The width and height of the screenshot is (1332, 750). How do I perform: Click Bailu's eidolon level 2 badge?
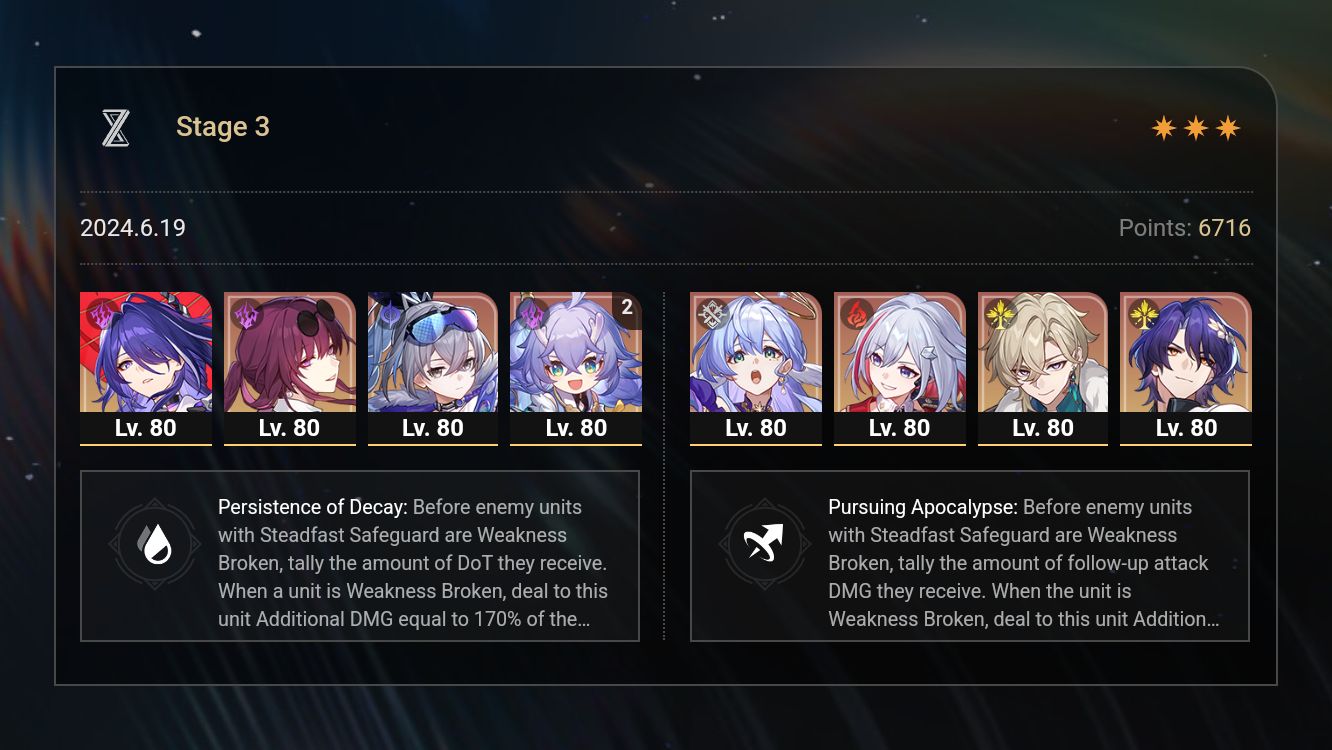point(626,309)
